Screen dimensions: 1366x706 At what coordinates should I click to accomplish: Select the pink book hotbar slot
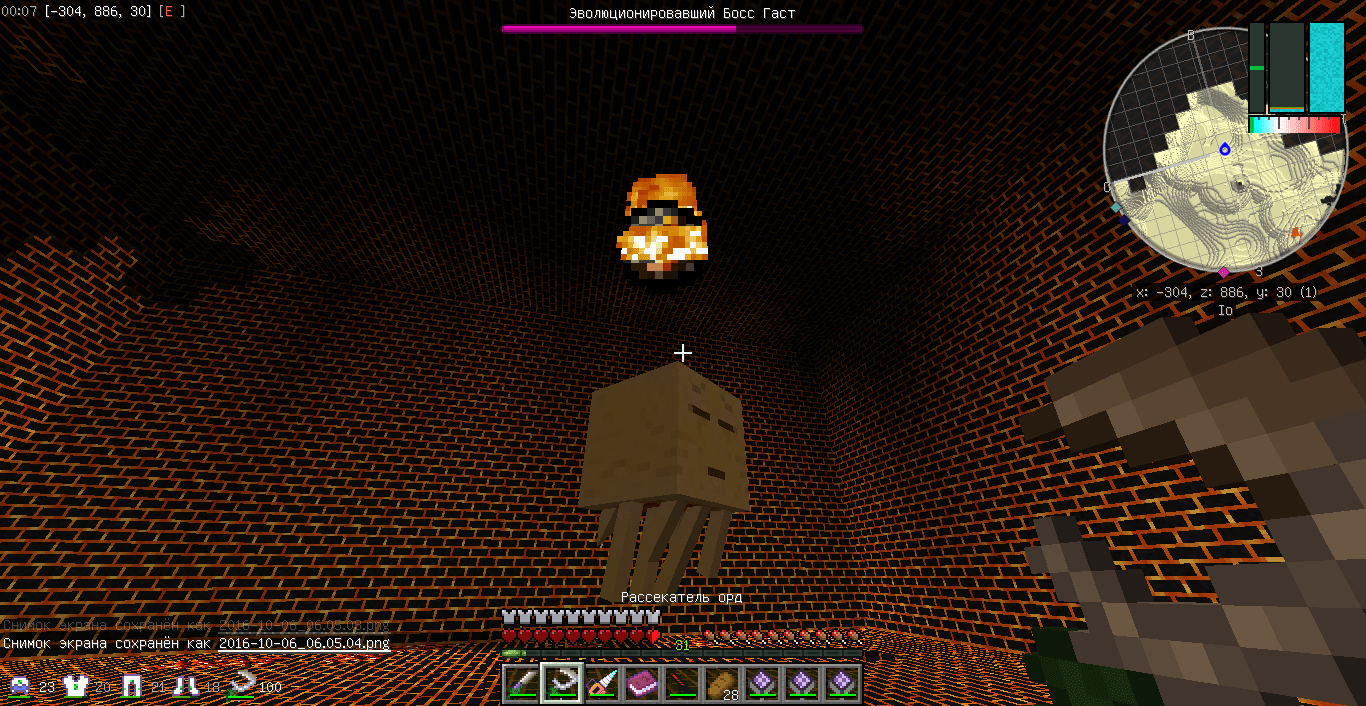coord(642,684)
